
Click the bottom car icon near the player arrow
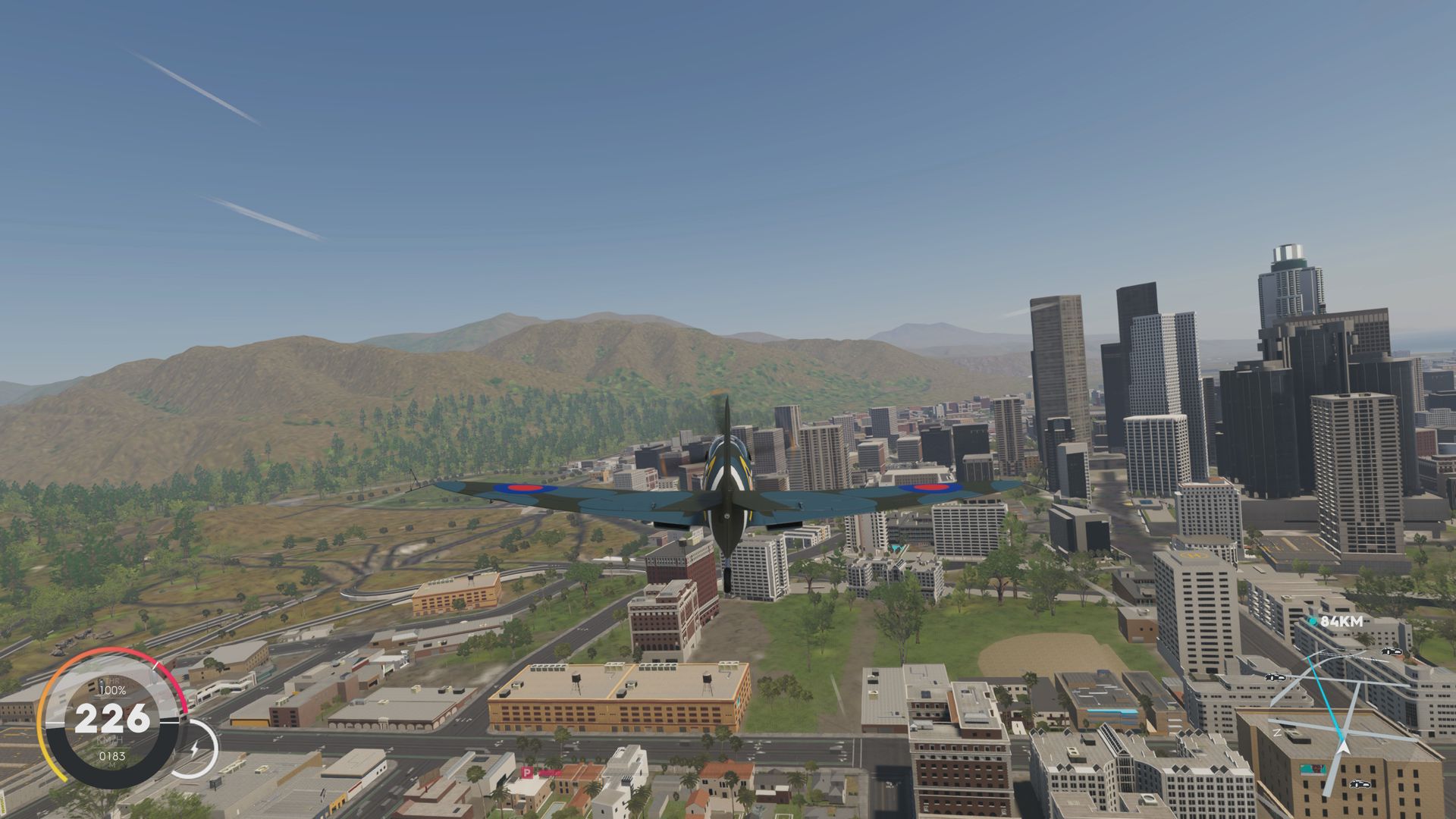tap(1360, 784)
